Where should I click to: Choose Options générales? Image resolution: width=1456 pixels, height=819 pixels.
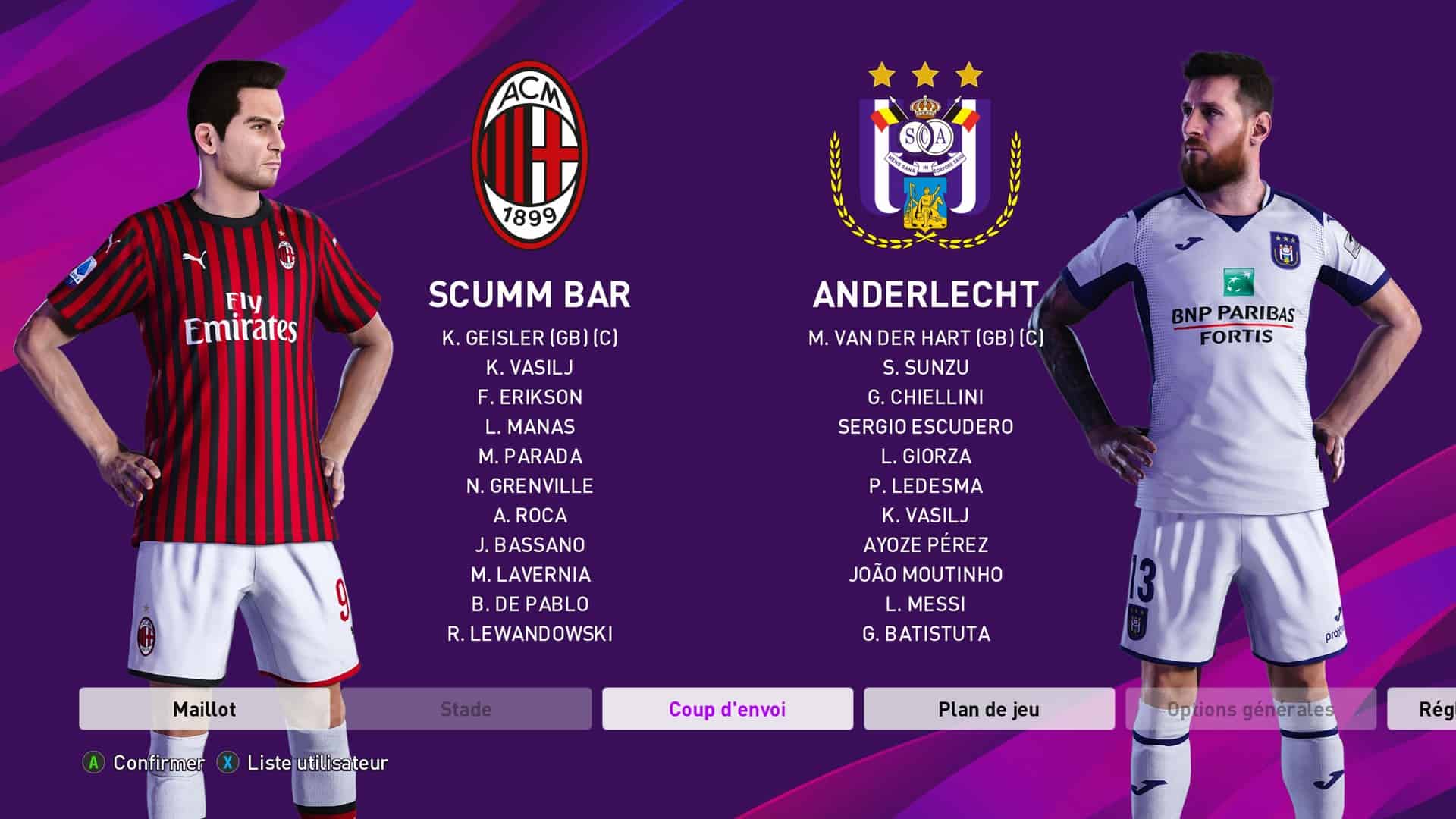pos(1250,709)
